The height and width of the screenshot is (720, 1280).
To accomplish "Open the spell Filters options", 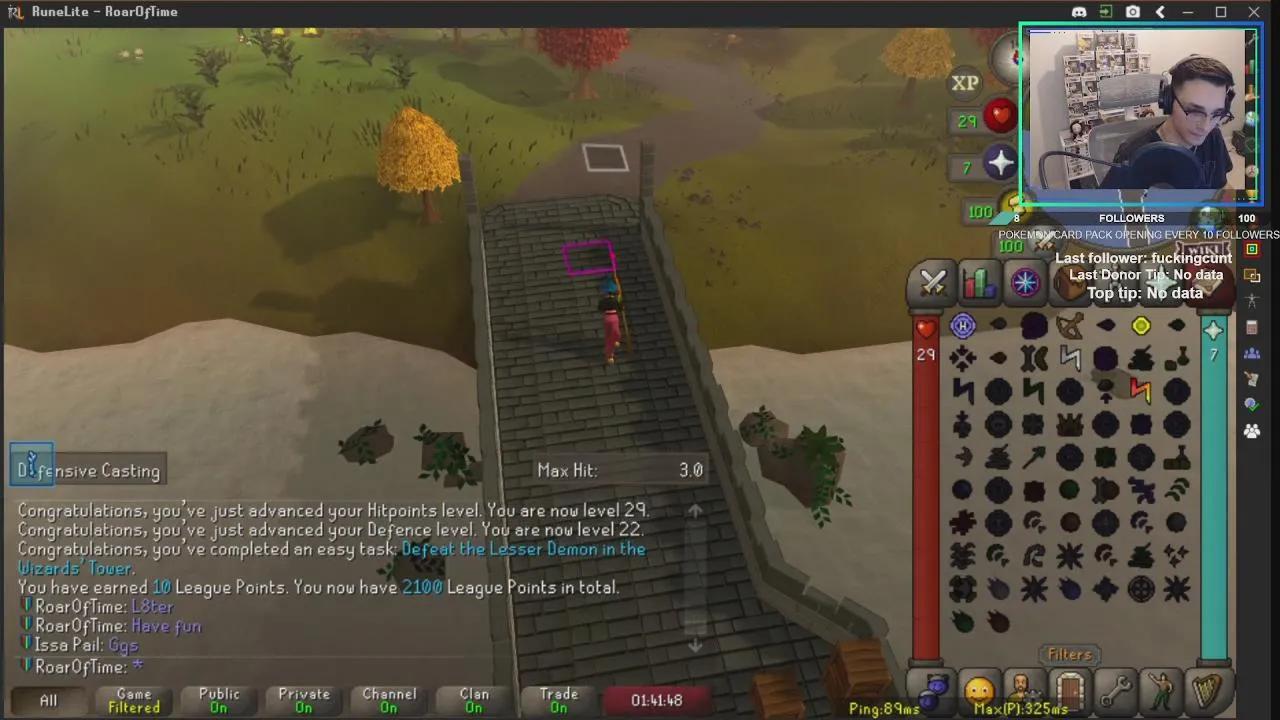I will 1069,654.
